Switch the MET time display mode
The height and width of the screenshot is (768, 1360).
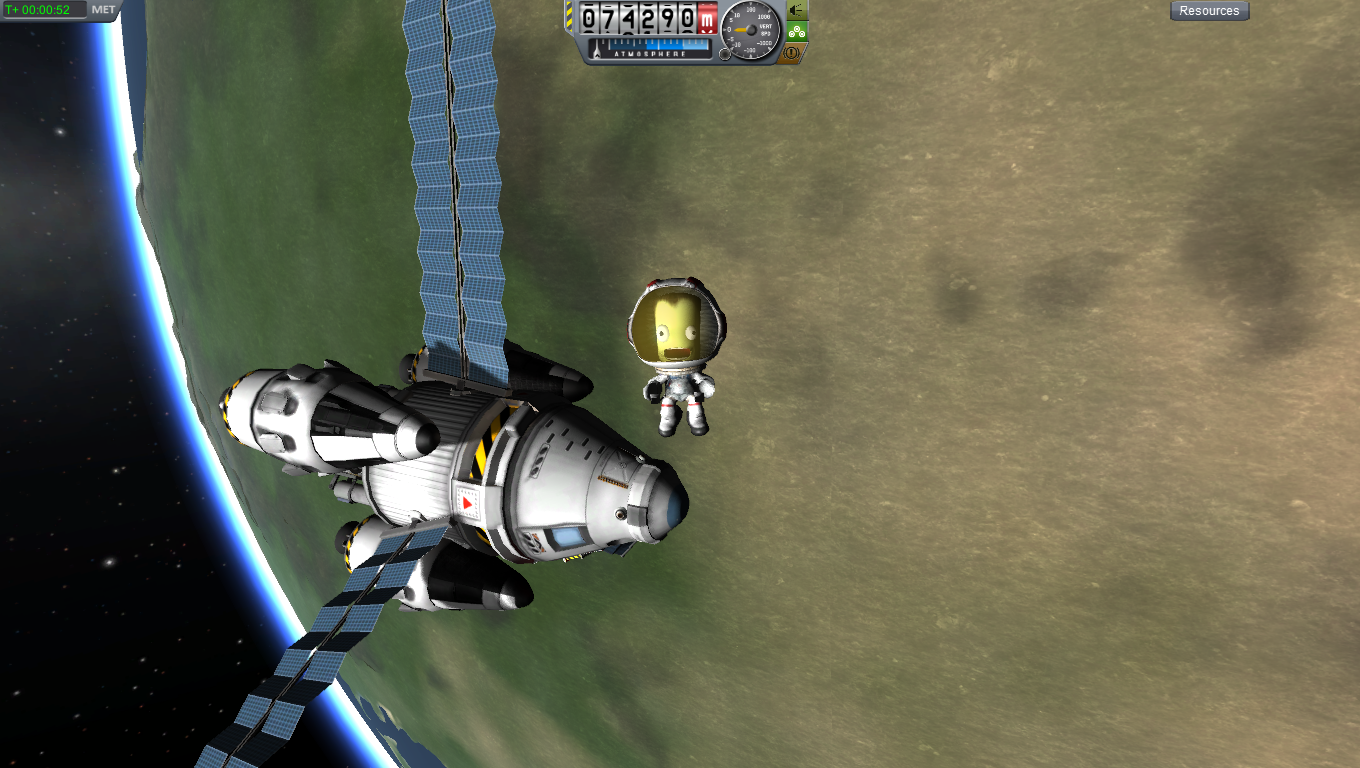104,10
